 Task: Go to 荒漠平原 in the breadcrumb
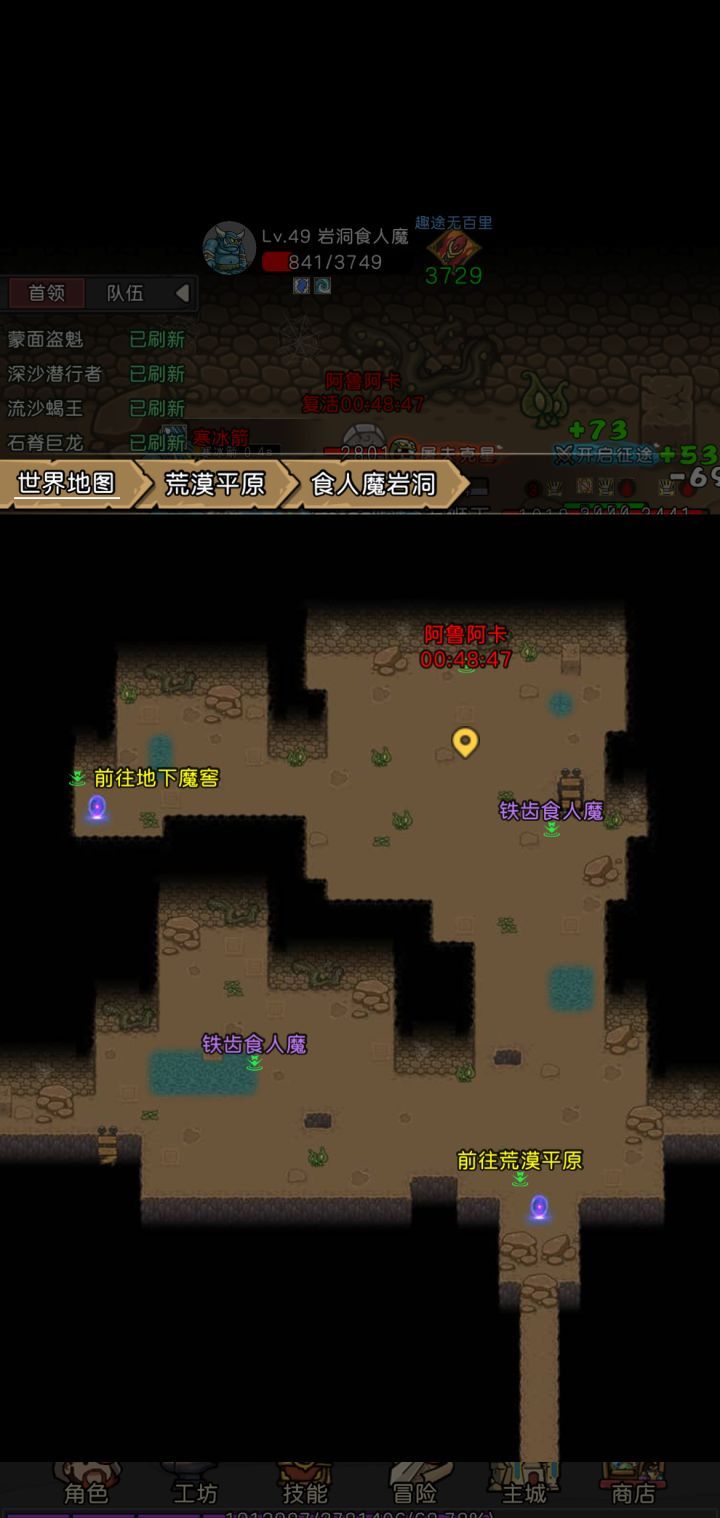point(214,484)
